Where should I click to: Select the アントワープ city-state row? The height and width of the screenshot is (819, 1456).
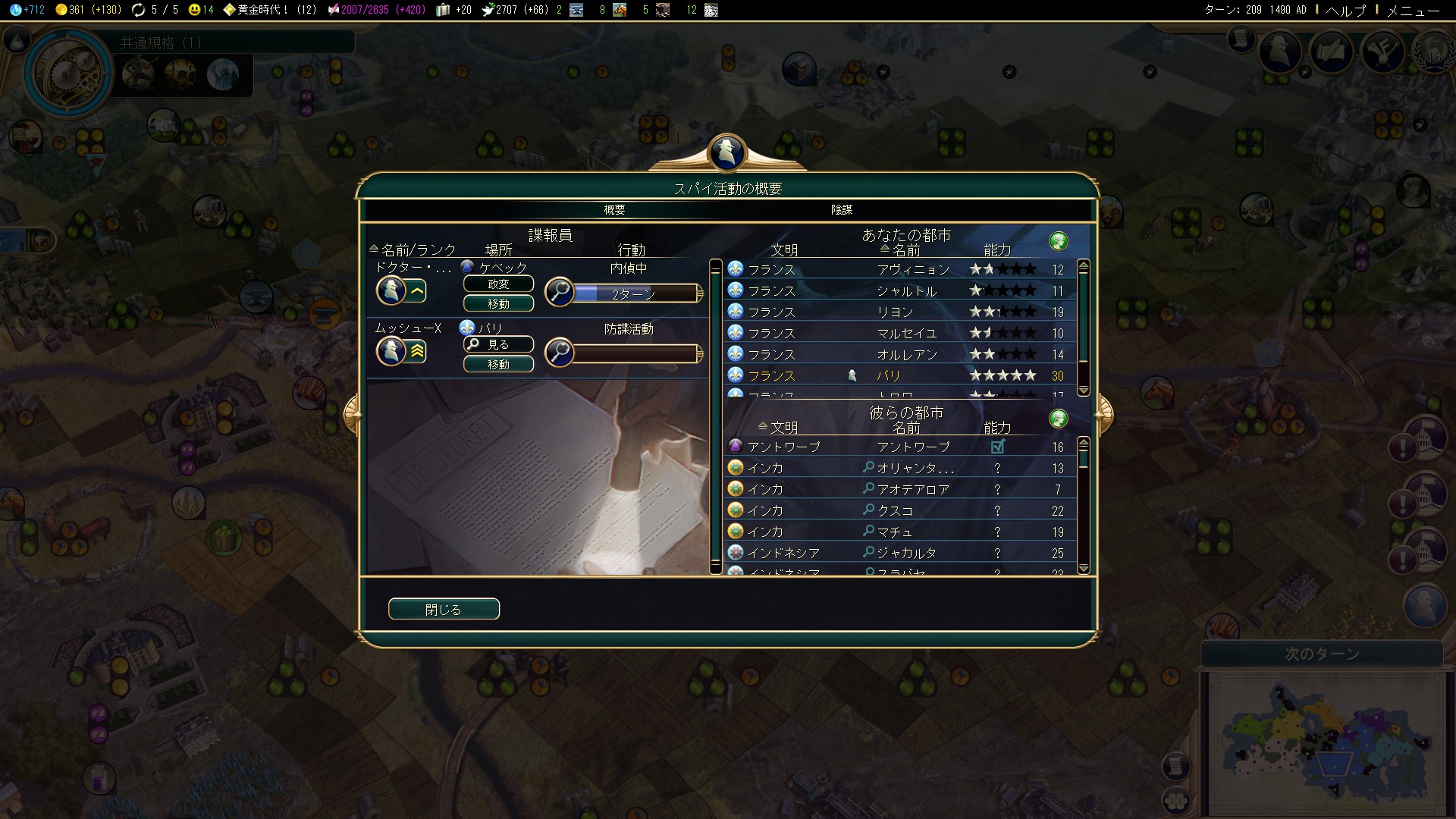pyautogui.click(x=902, y=447)
